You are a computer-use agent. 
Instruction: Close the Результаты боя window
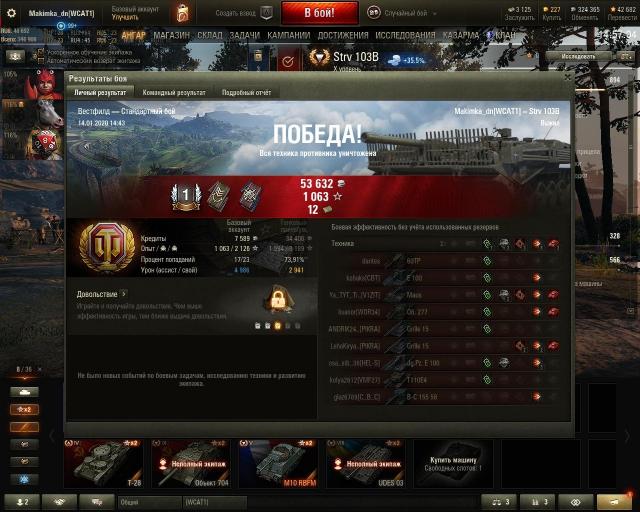pyautogui.click(x=567, y=76)
